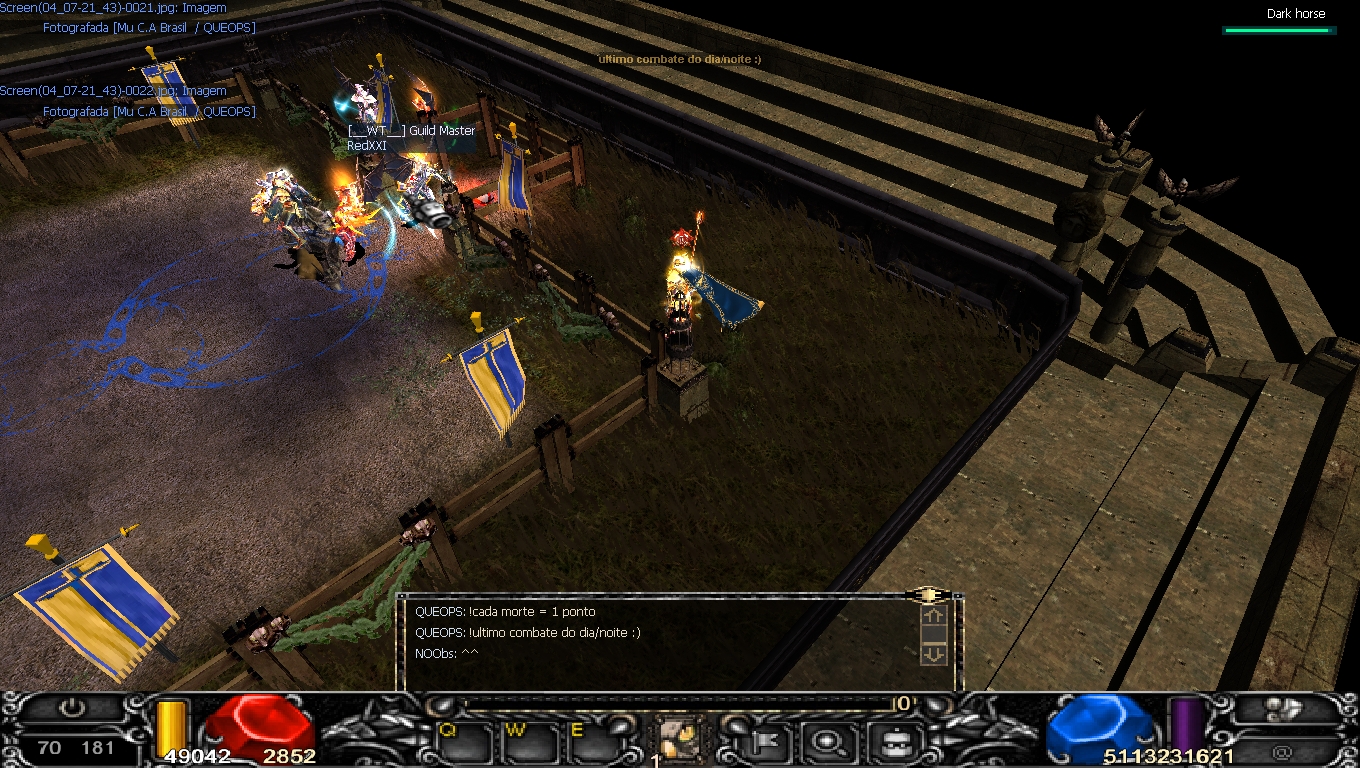Click the @ button on the bottom bar
Screen dimensions: 1360x768
[x=1283, y=750]
